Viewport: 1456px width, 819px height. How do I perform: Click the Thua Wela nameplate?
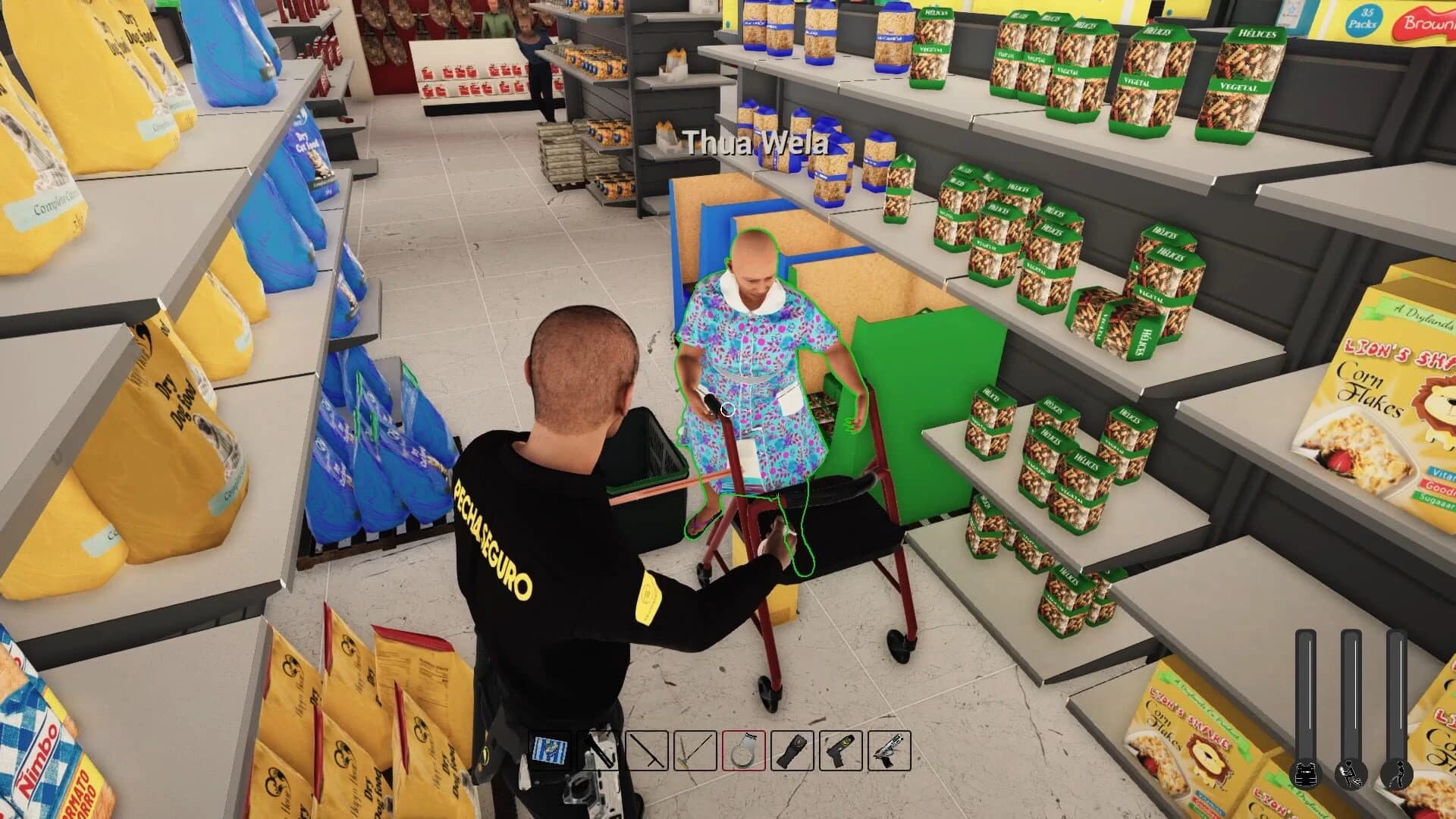coord(755,140)
